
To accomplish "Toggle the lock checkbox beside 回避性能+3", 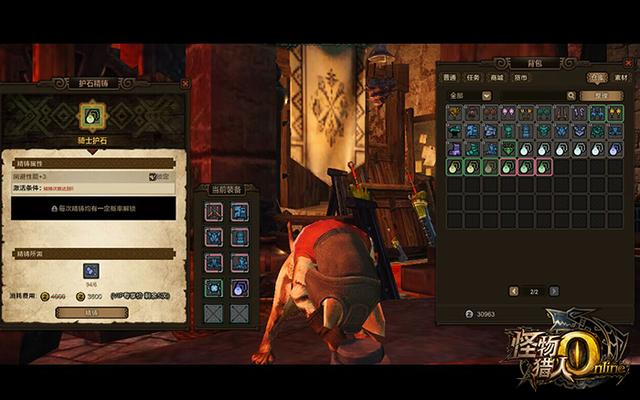I will click(153, 177).
